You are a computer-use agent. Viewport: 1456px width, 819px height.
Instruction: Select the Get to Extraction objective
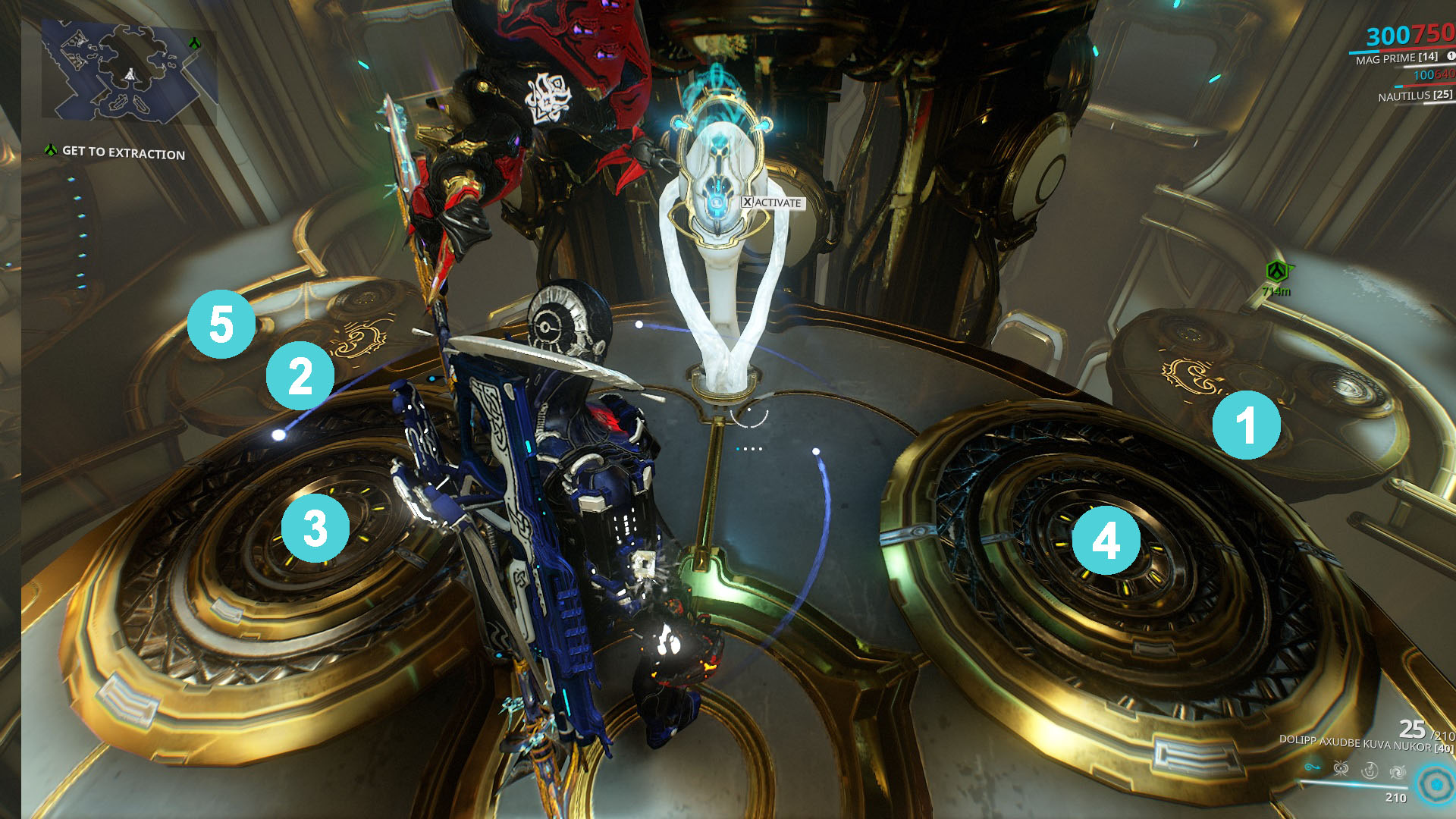point(123,152)
